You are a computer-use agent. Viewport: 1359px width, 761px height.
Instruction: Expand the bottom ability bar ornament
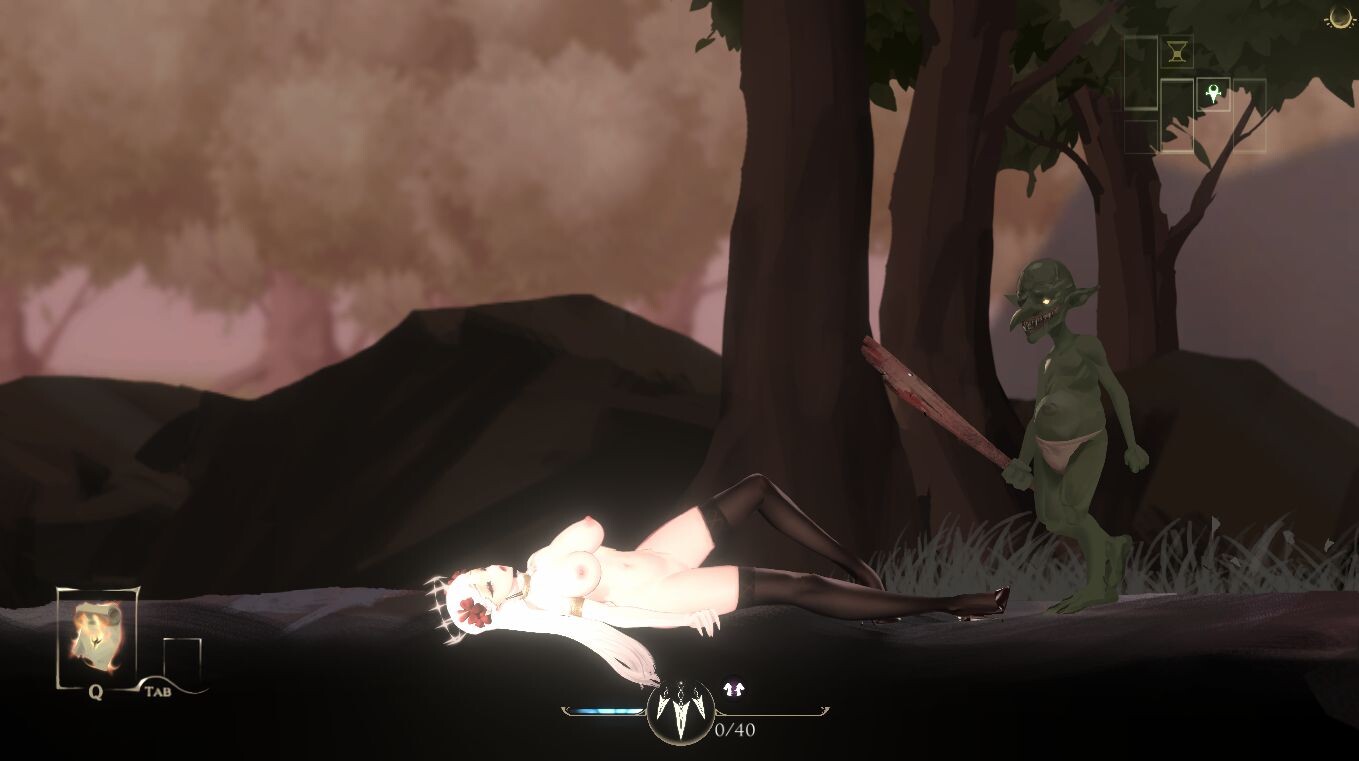click(681, 710)
